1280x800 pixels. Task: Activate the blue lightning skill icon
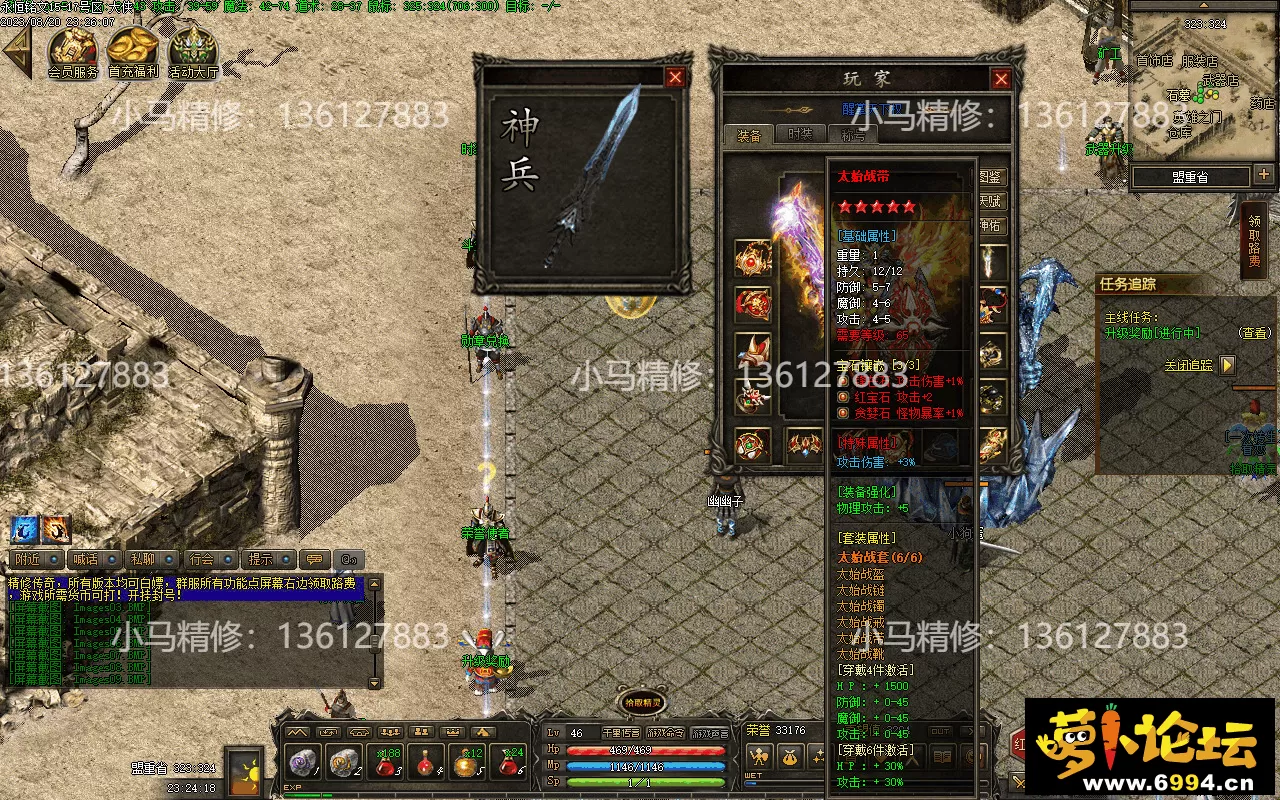click(x=25, y=528)
